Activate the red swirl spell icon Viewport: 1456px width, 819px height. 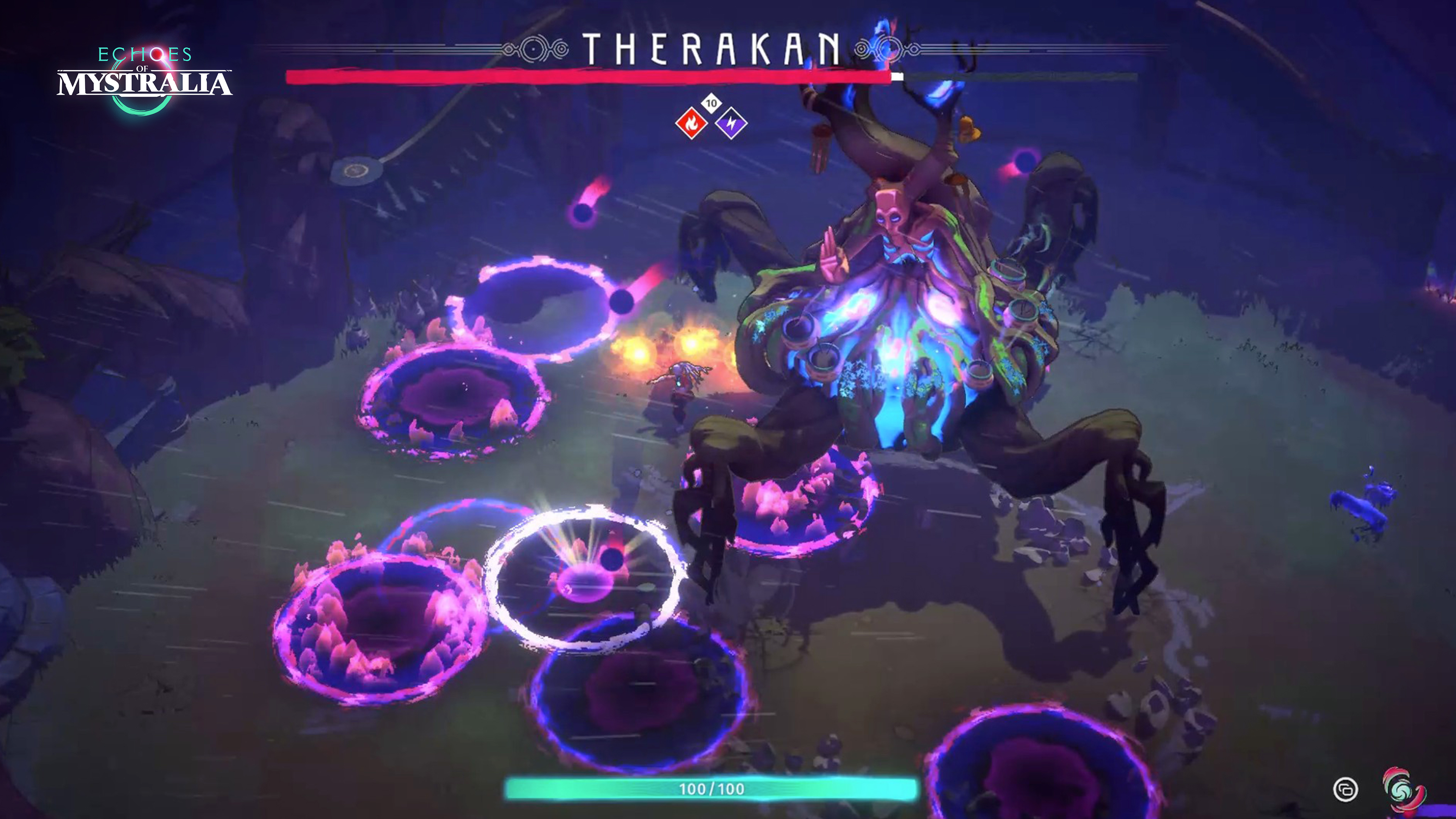[1403, 789]
